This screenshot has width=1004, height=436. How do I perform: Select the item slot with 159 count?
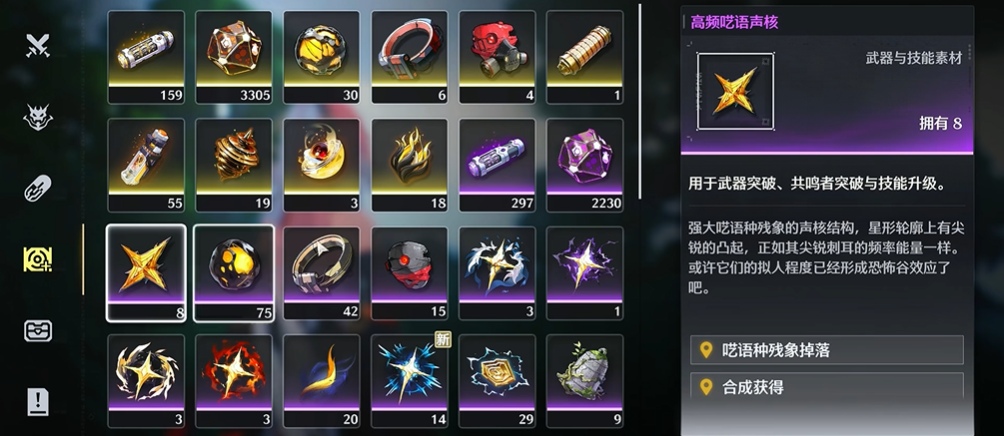(146, 56)
